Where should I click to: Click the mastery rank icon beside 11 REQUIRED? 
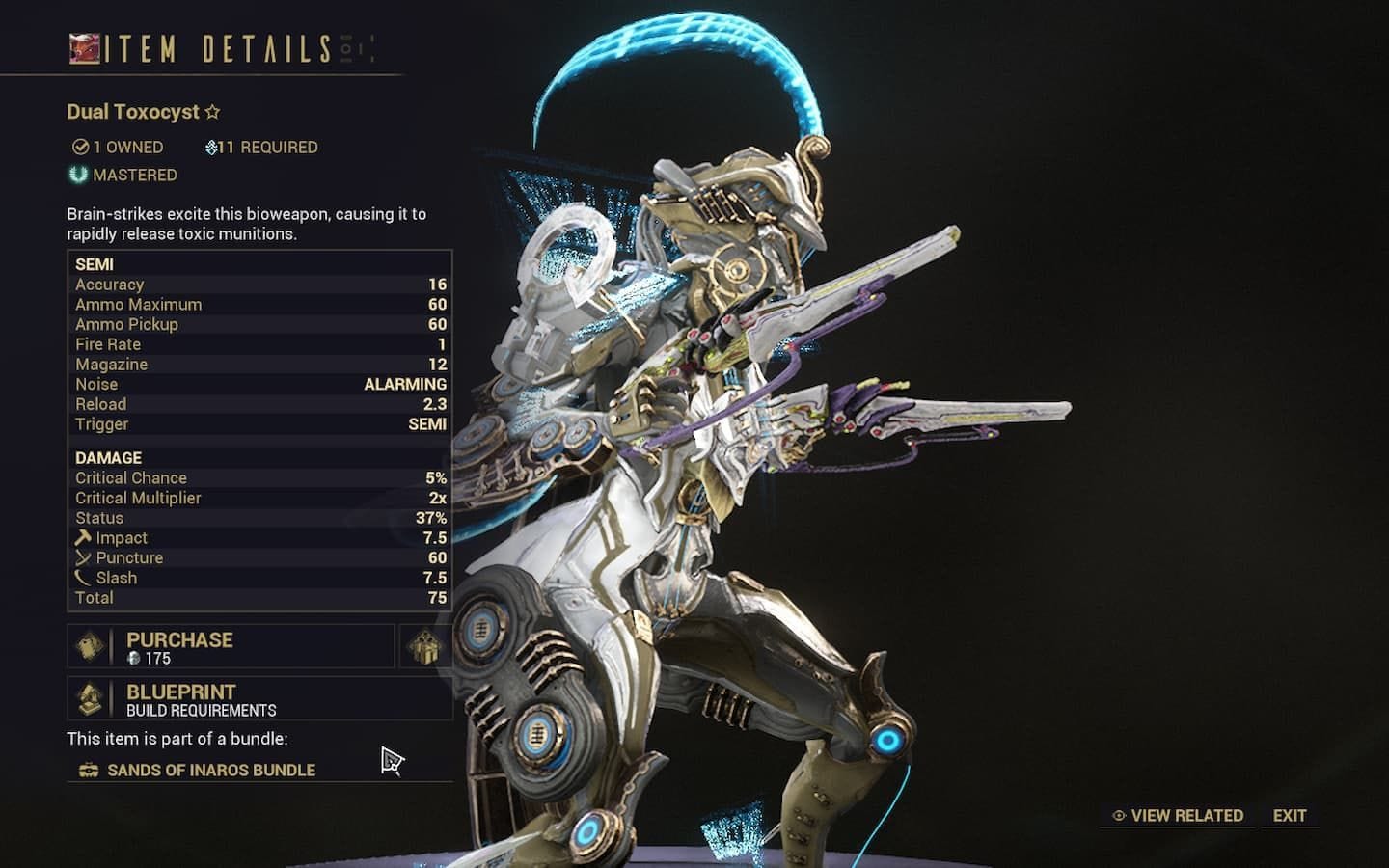(x=212, y=147)
